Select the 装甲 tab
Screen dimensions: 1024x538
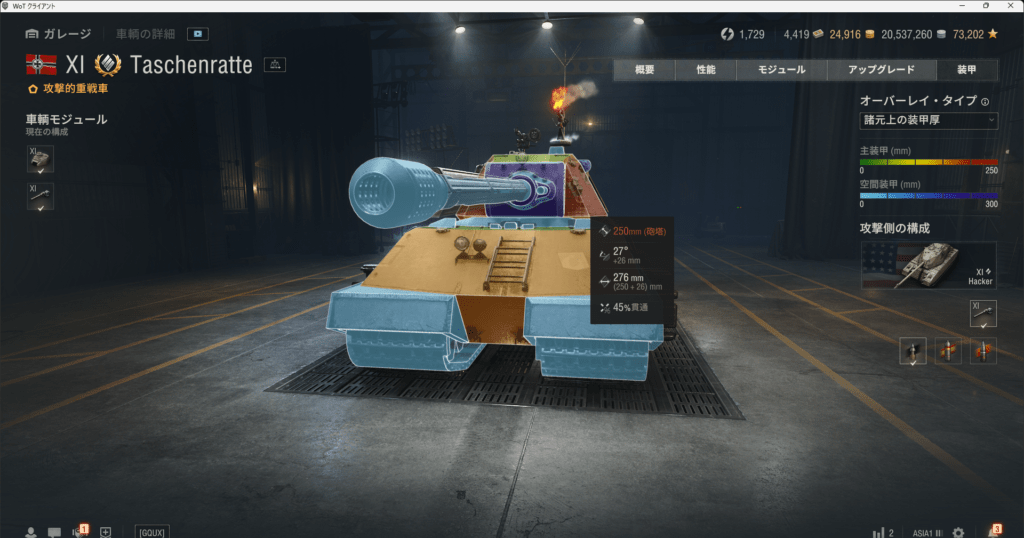pos(966,70)
